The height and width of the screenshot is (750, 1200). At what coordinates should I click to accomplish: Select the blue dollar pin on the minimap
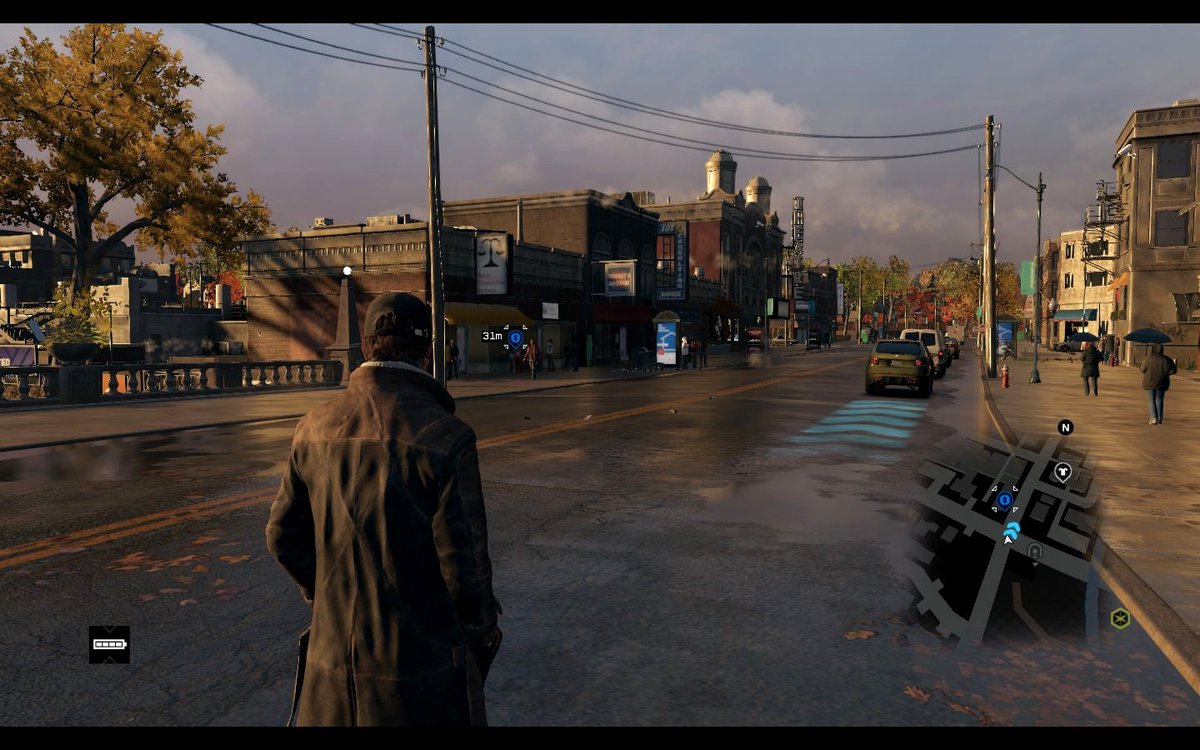click(1005, 499)
